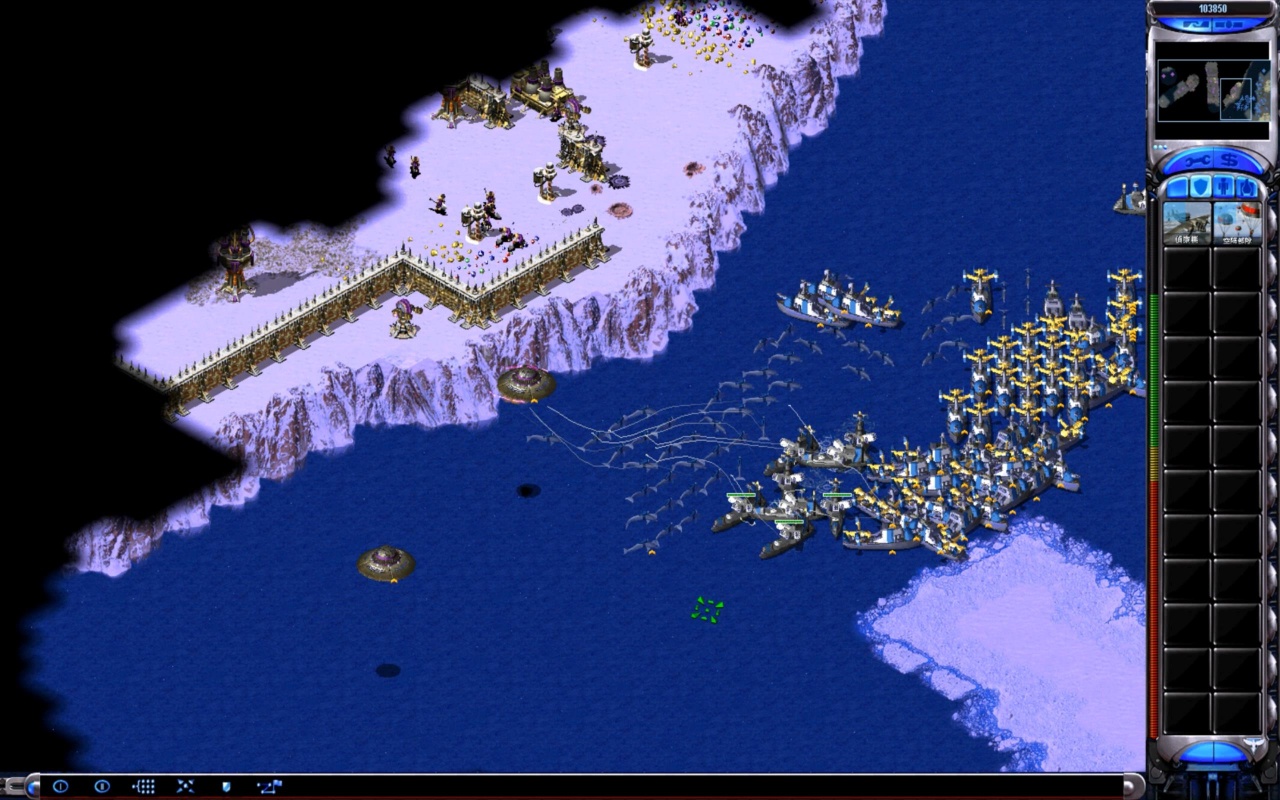Click the radar minimap
1280x800 pixels.
pyautogui.click(x=1212, y=91)
